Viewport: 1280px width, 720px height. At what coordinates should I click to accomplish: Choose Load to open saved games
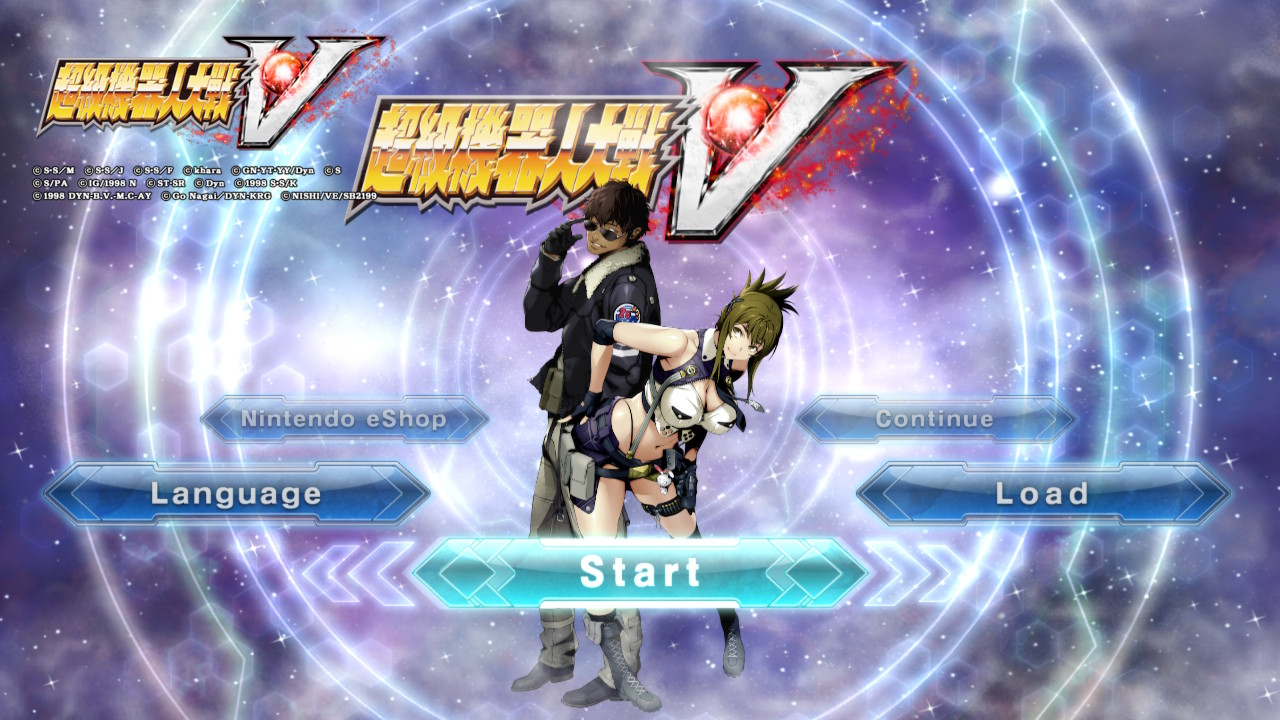click(1043, 494)
